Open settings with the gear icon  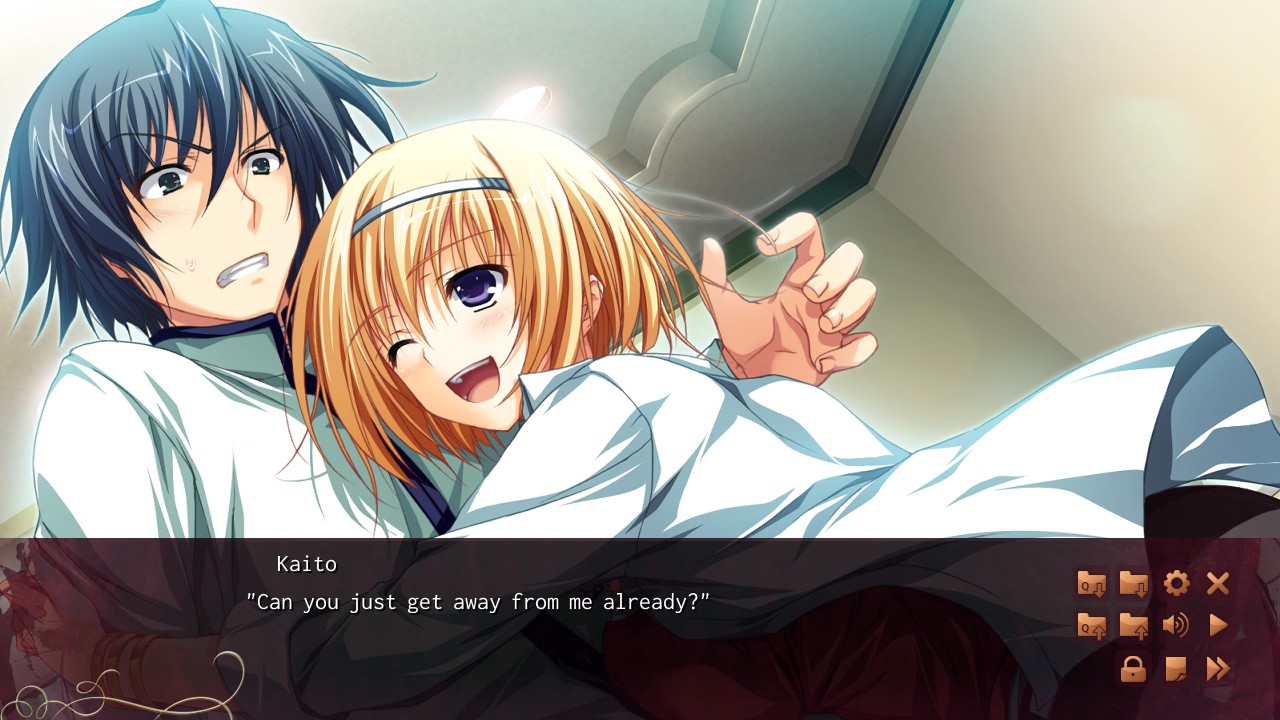point(1176,583)
